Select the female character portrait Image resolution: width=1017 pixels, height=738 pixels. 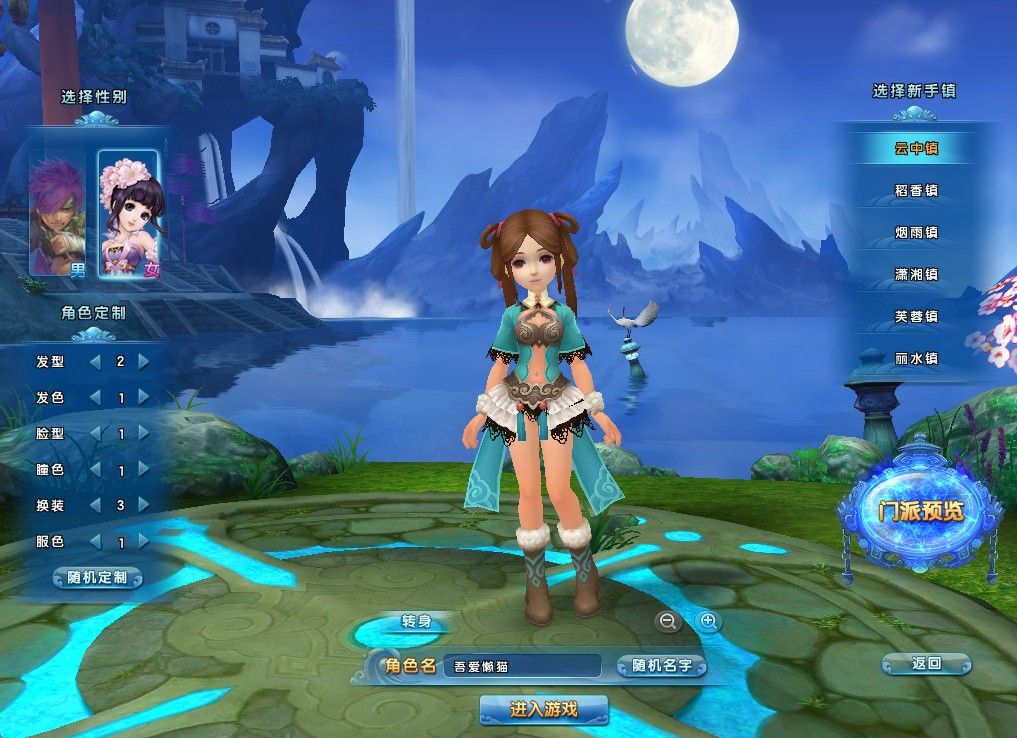tap(128, 213)
